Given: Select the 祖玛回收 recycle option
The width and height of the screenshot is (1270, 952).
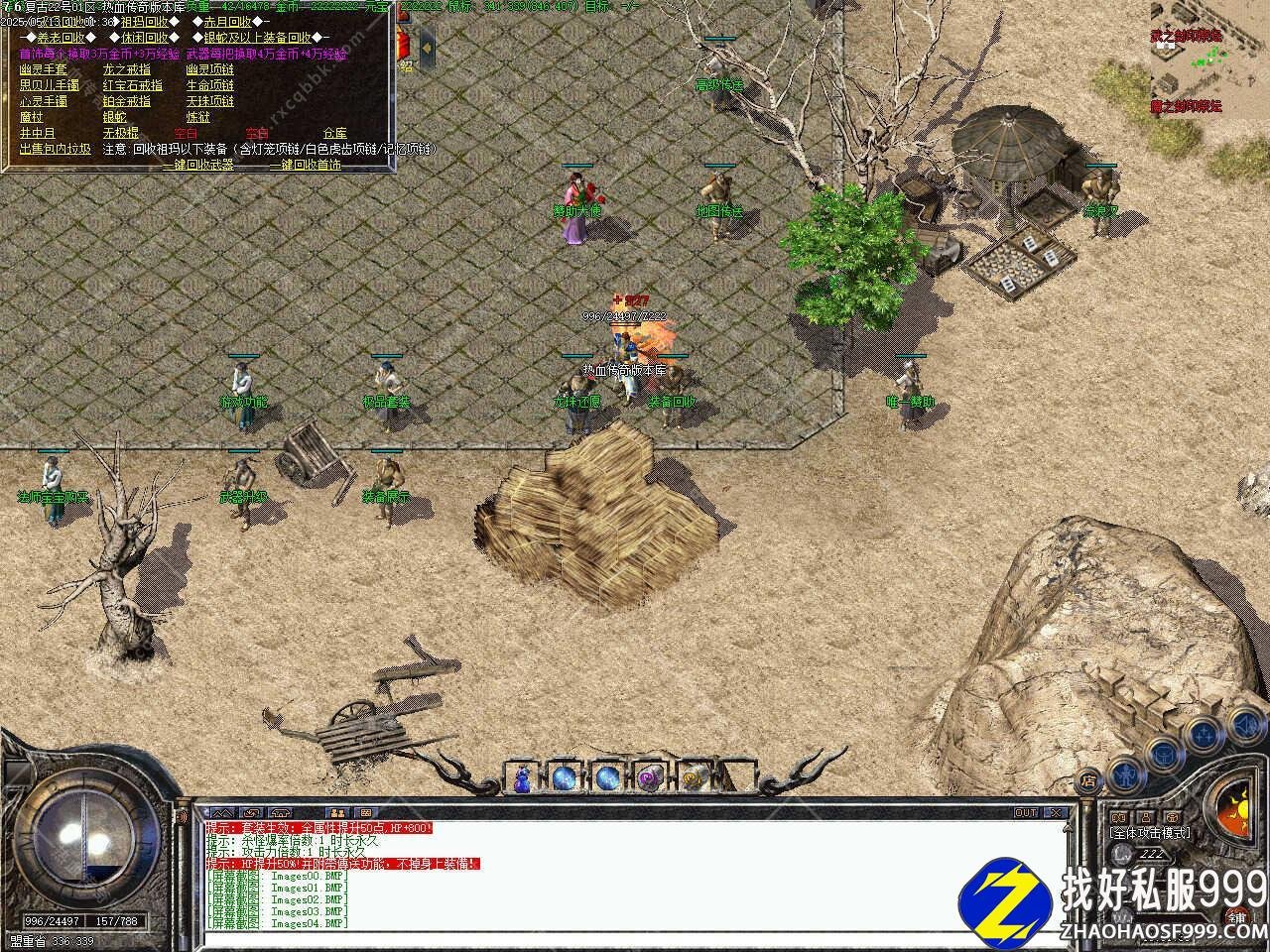Looking at the screenshot, I should [x=144, y=22].
